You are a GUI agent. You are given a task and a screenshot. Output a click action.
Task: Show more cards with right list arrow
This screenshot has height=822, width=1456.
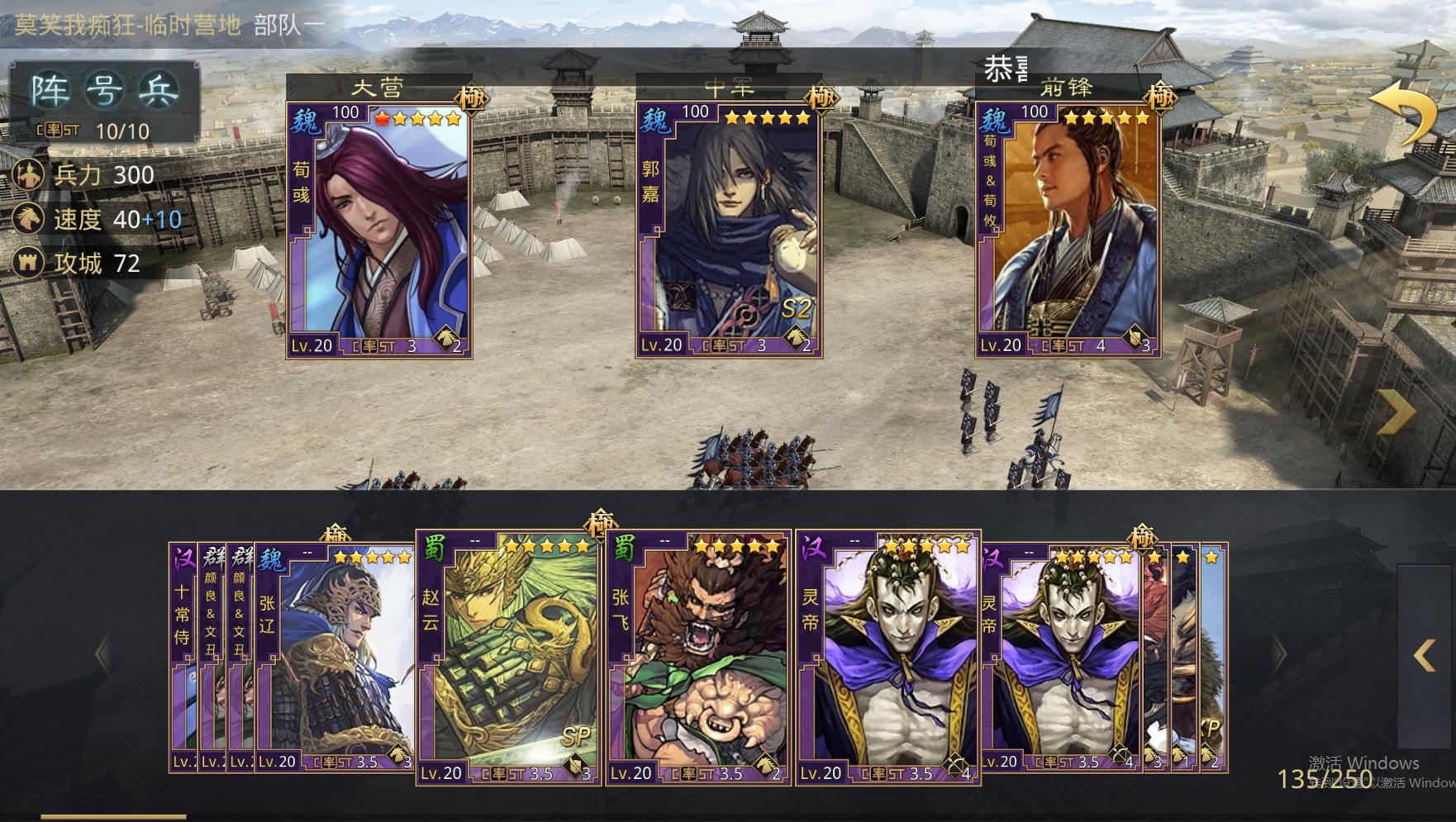(x=1280, y=653)
